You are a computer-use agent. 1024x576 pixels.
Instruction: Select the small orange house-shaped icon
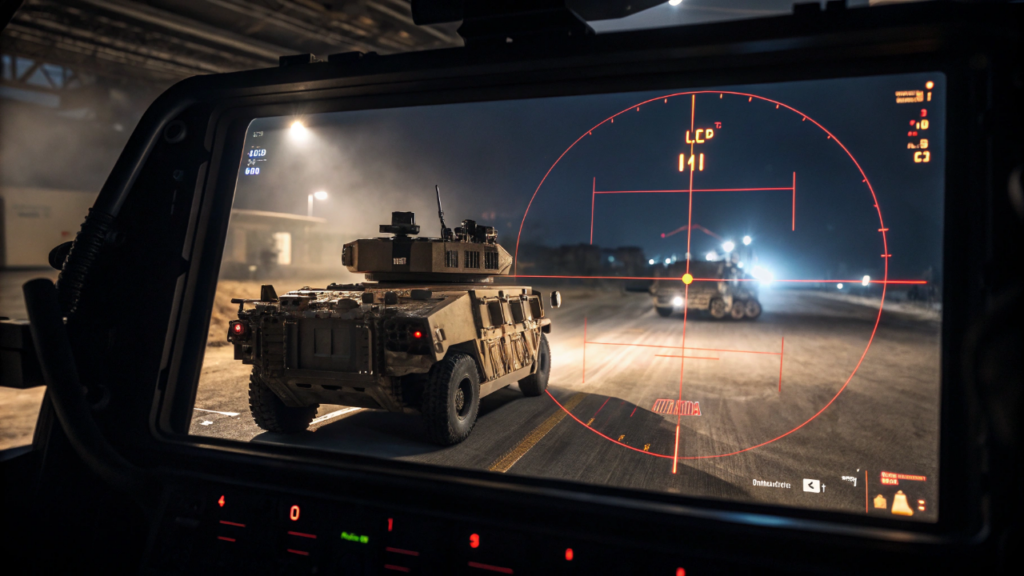[880, 502]
